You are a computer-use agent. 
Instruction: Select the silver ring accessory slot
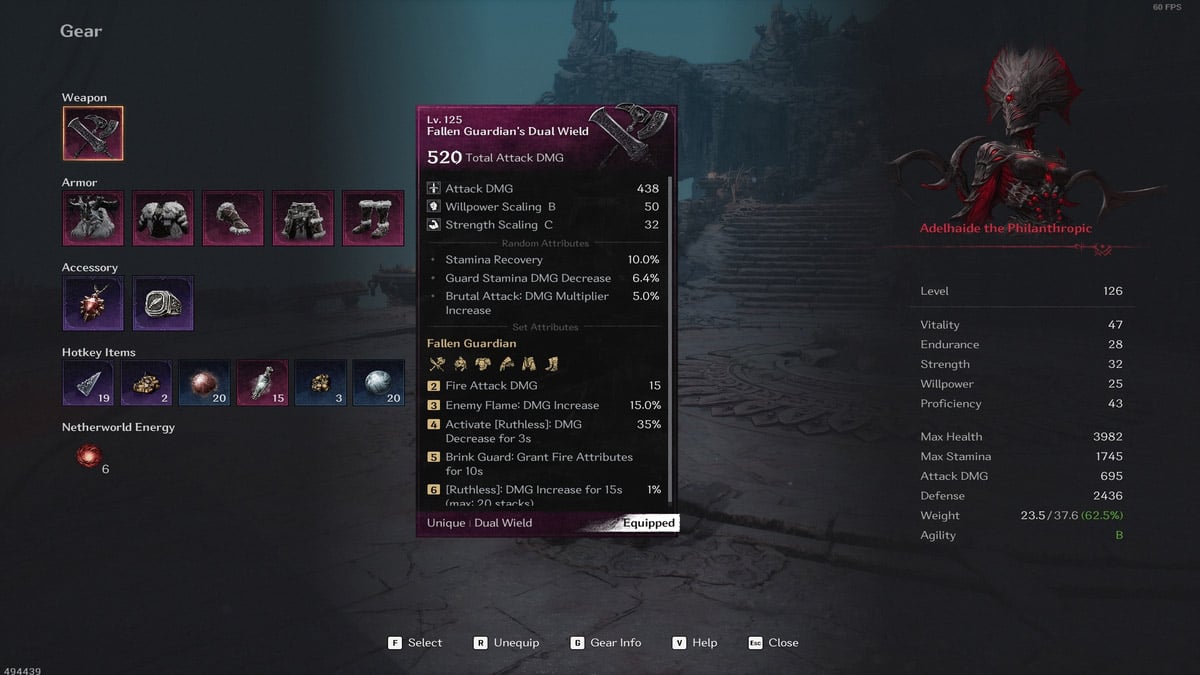[163, 303]
